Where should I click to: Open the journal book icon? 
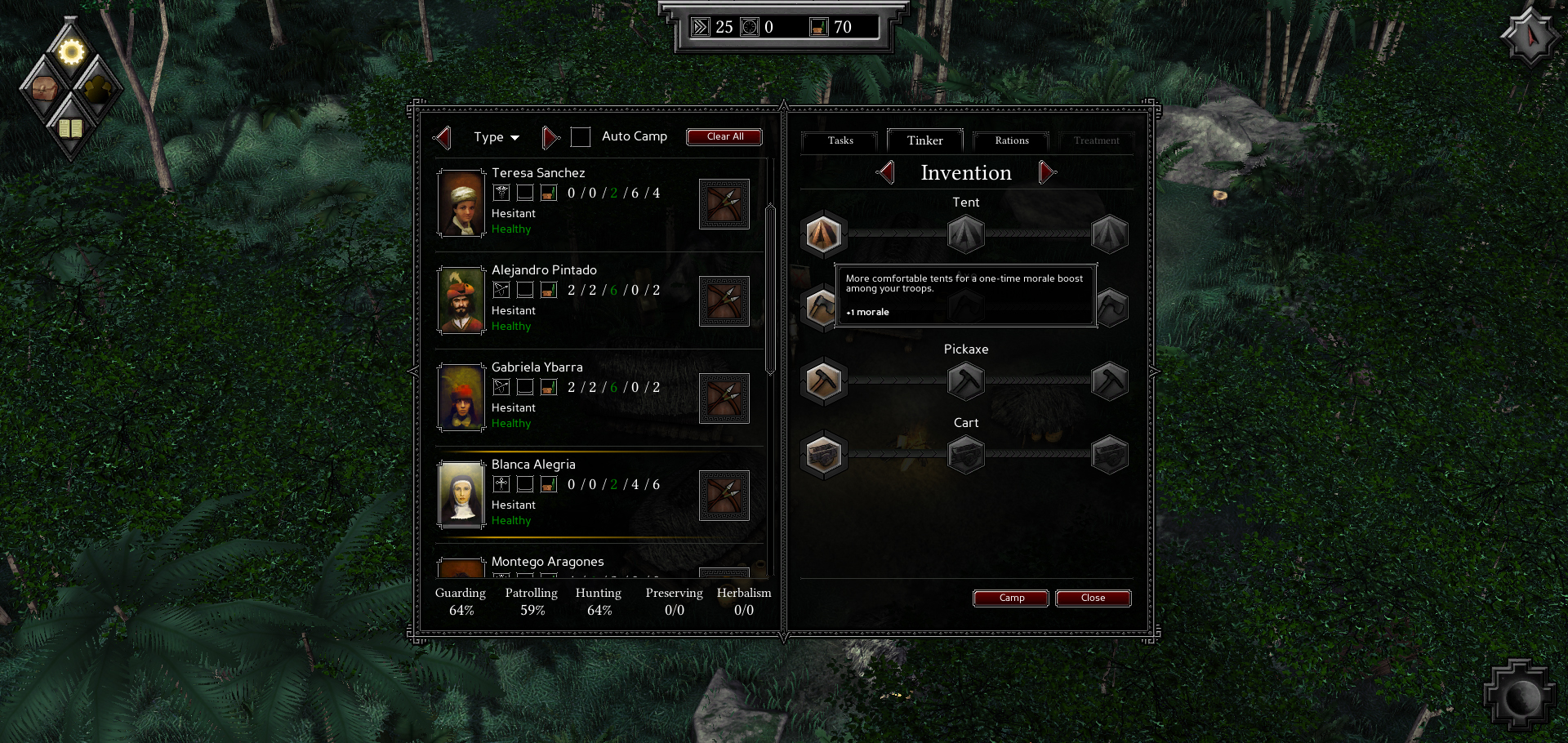[x=71, y=128]
